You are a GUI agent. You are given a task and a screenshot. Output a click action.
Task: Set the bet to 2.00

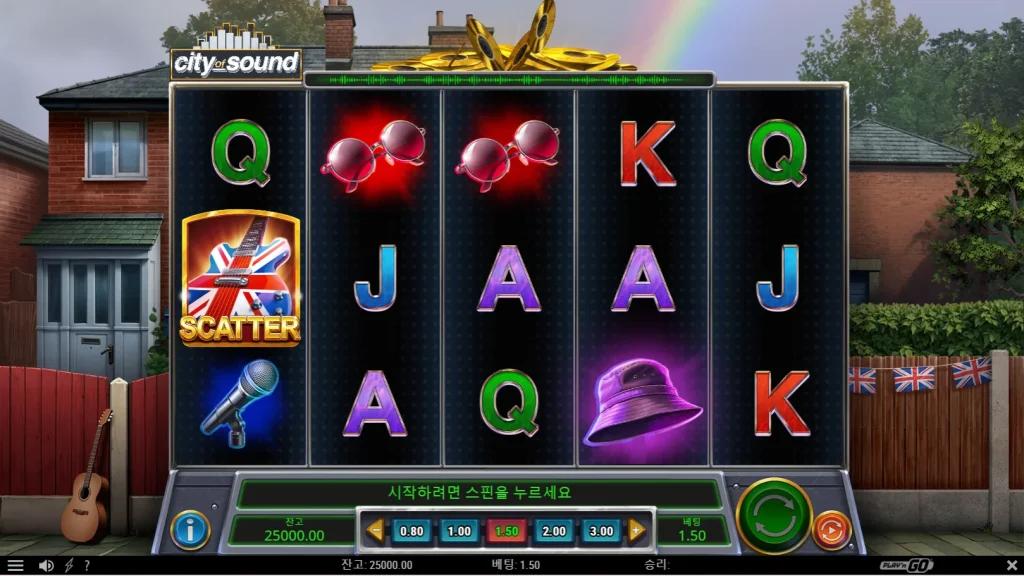pos(554,531)
